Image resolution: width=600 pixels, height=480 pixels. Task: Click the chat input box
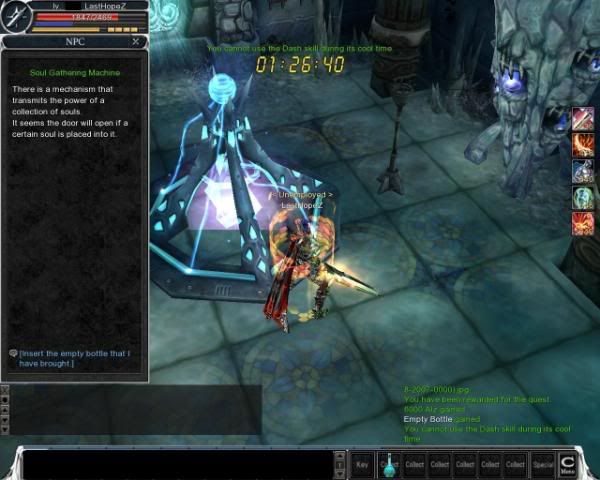(175, 465)
